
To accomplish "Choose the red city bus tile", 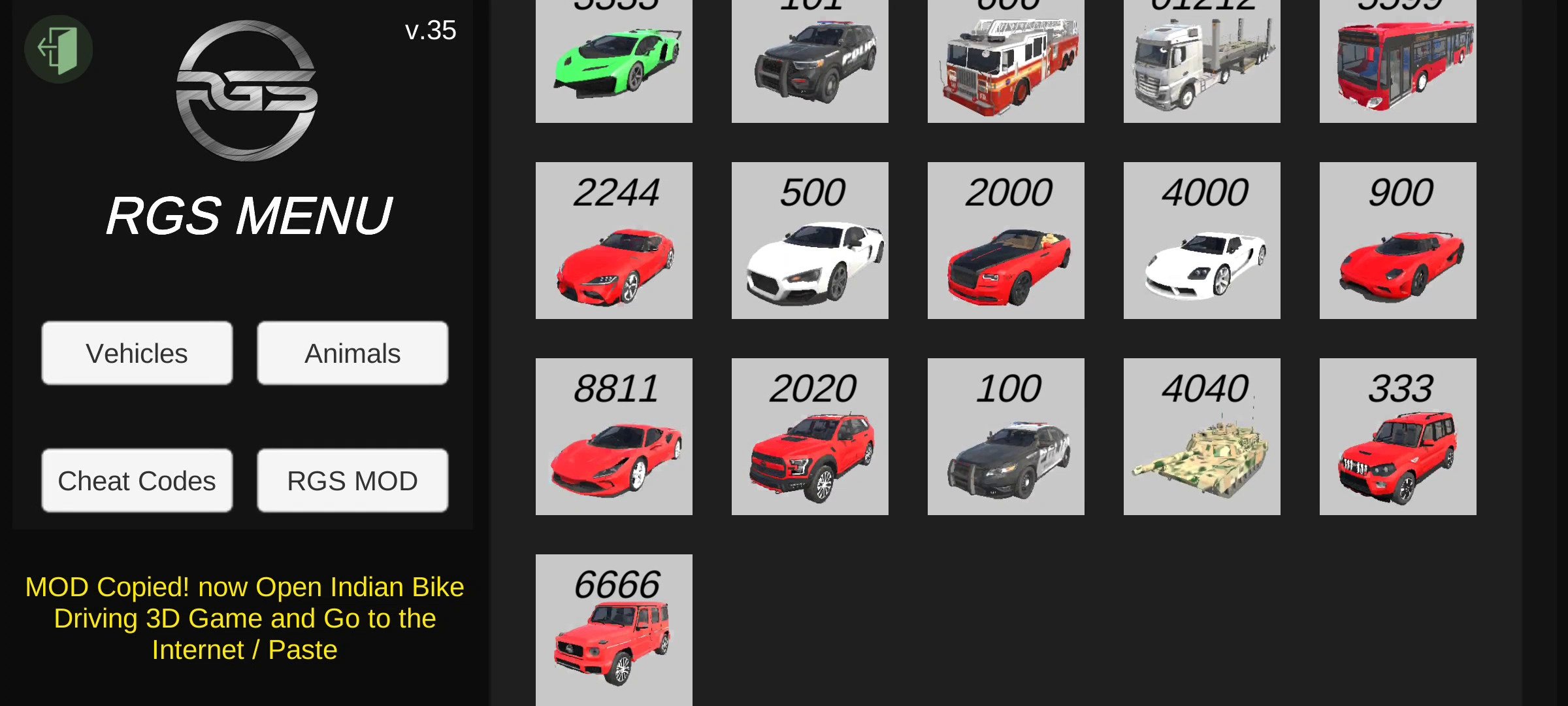I will tap(1398, 61).
